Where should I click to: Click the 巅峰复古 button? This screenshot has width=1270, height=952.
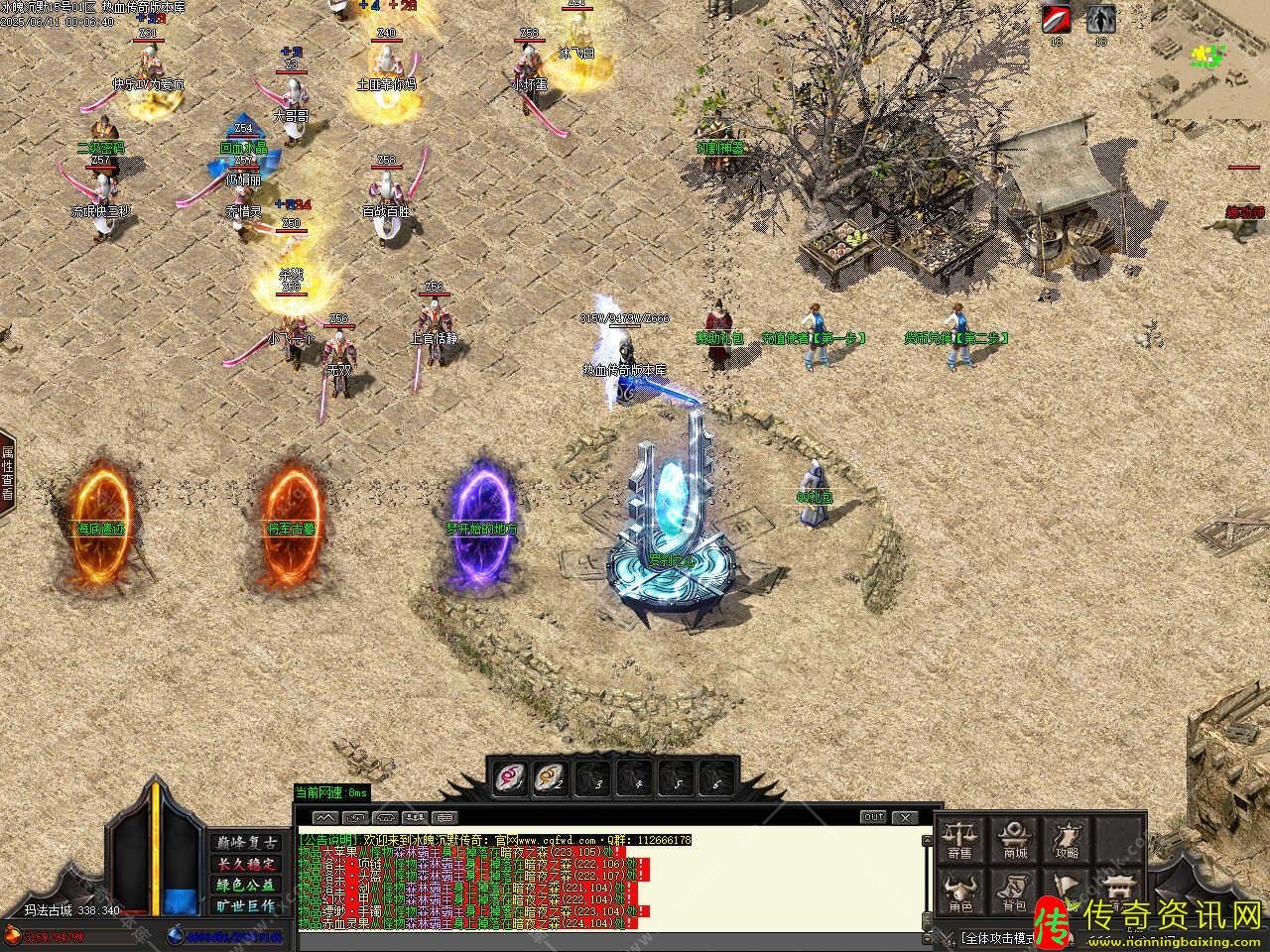tap(245, 842)
